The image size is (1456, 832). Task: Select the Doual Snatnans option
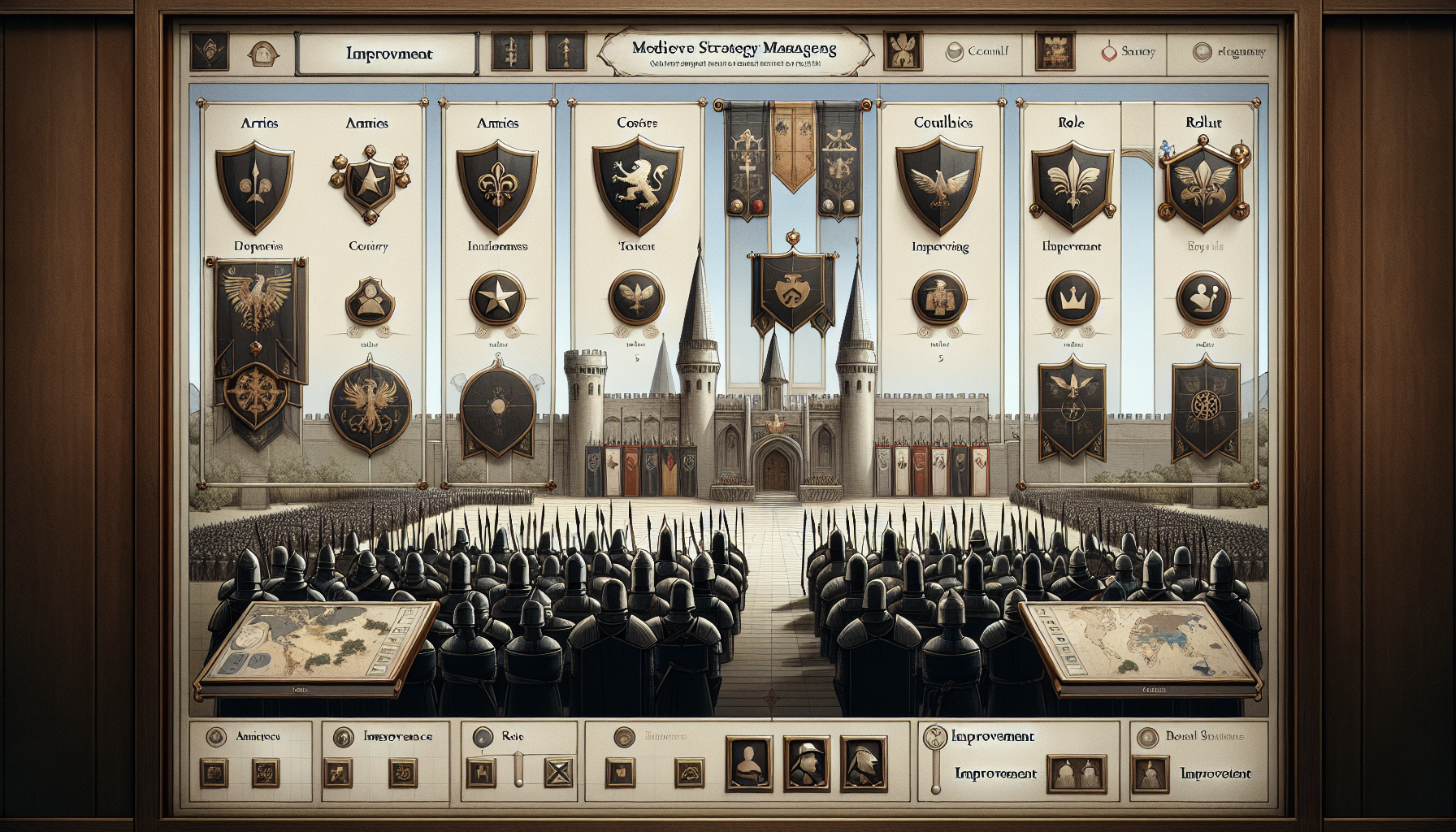[1147, 737]
